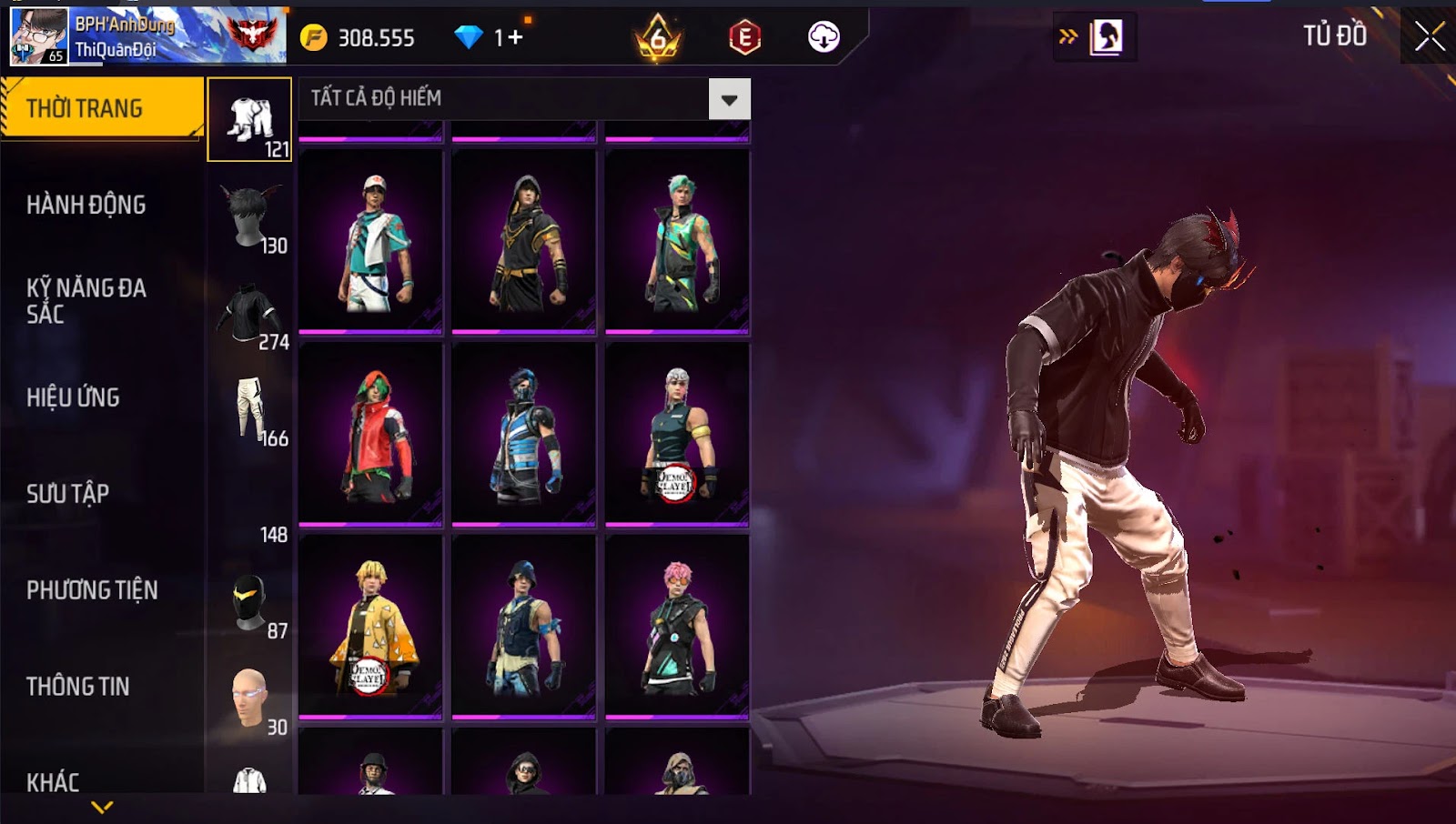1456x824 pixels.
Task: Add diamonds with the plus button
Action: 516,37
